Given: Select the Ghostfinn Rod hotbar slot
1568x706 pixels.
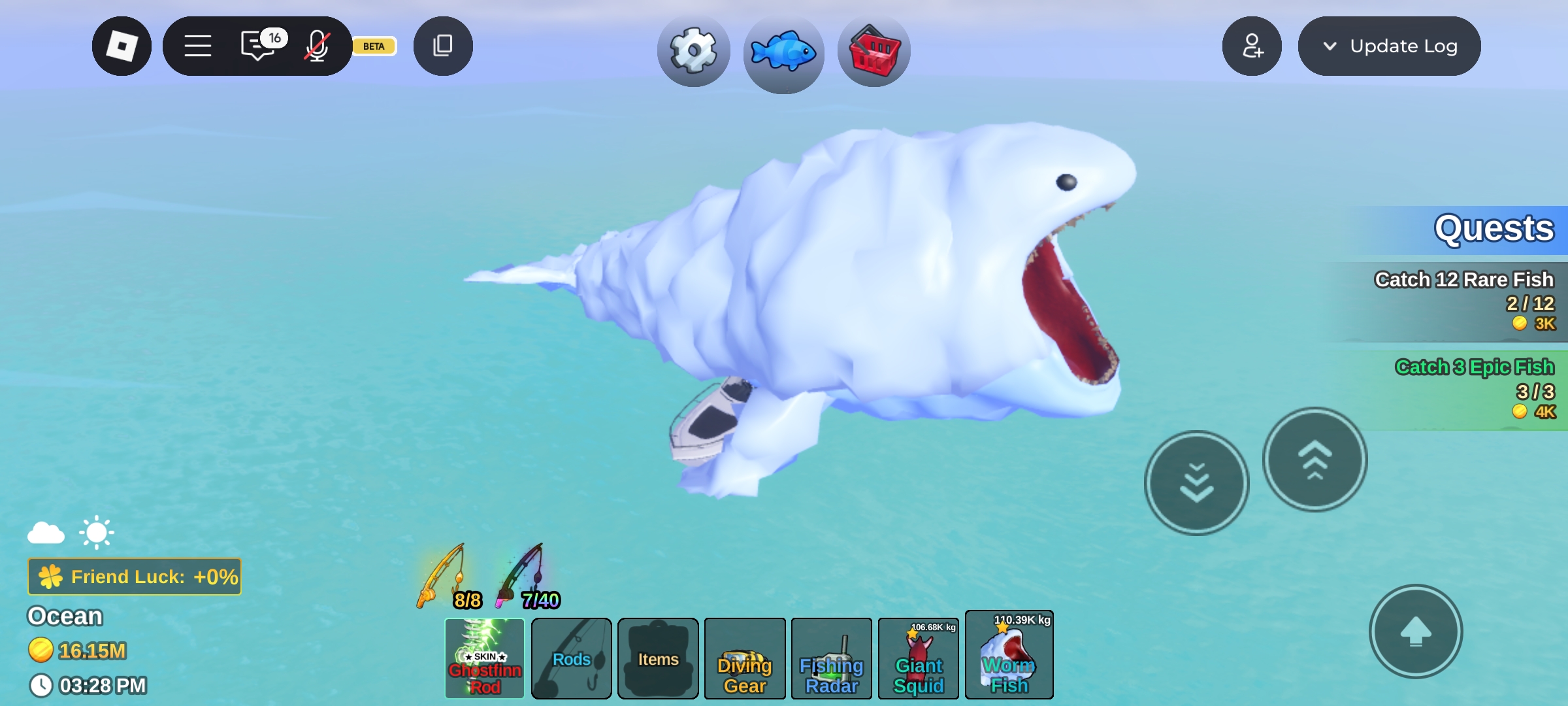Looking at the screenshot, I should pos(485,658).
